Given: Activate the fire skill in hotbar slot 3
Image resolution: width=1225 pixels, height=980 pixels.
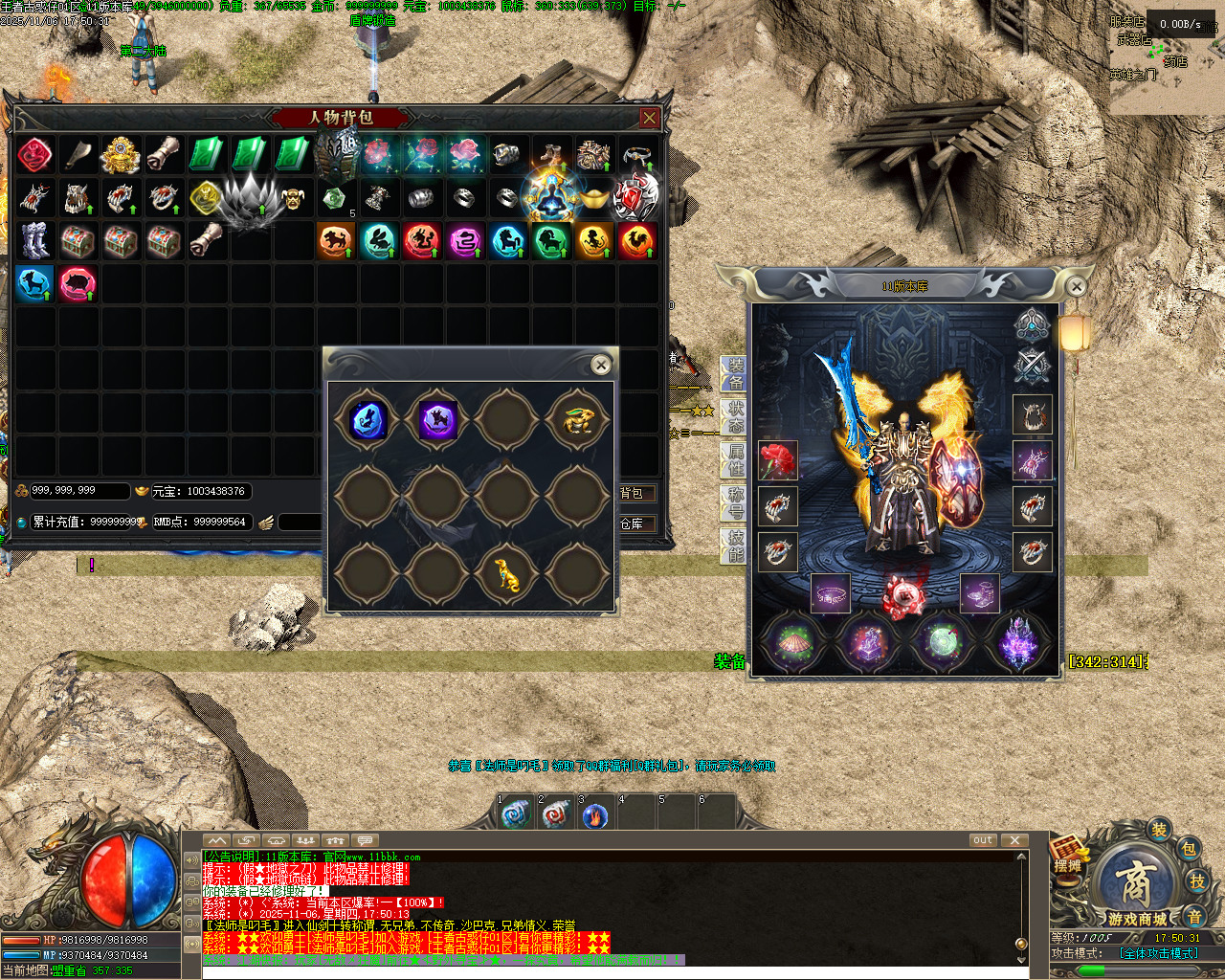Looking at the screenshot, I should [x=594, y=815].
